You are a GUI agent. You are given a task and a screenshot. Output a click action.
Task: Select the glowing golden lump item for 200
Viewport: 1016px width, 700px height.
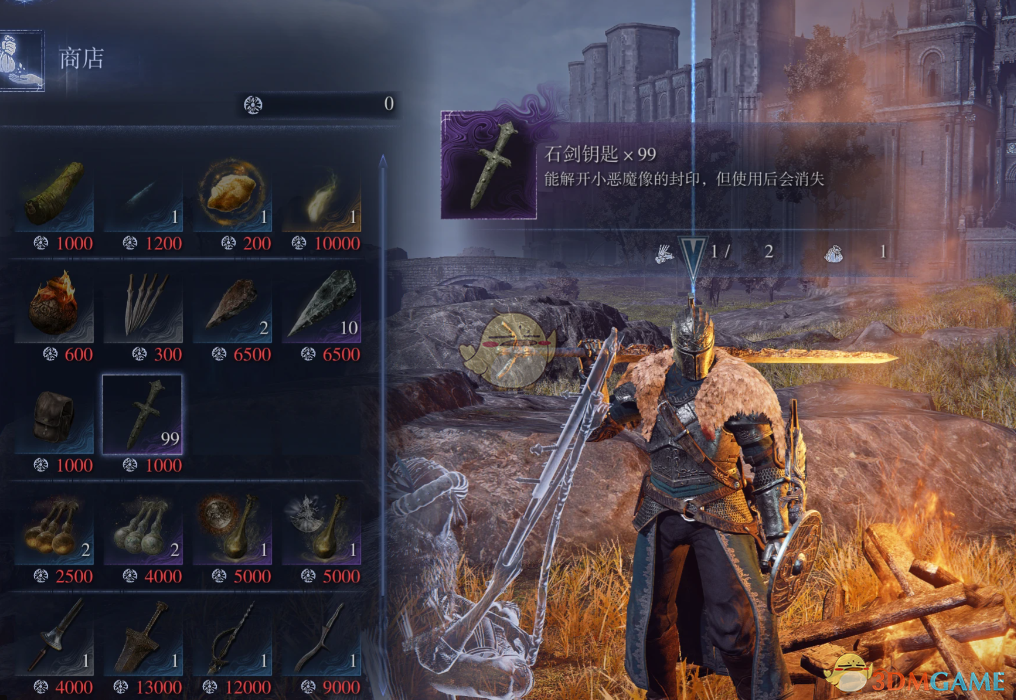click(x=232, y=193)
